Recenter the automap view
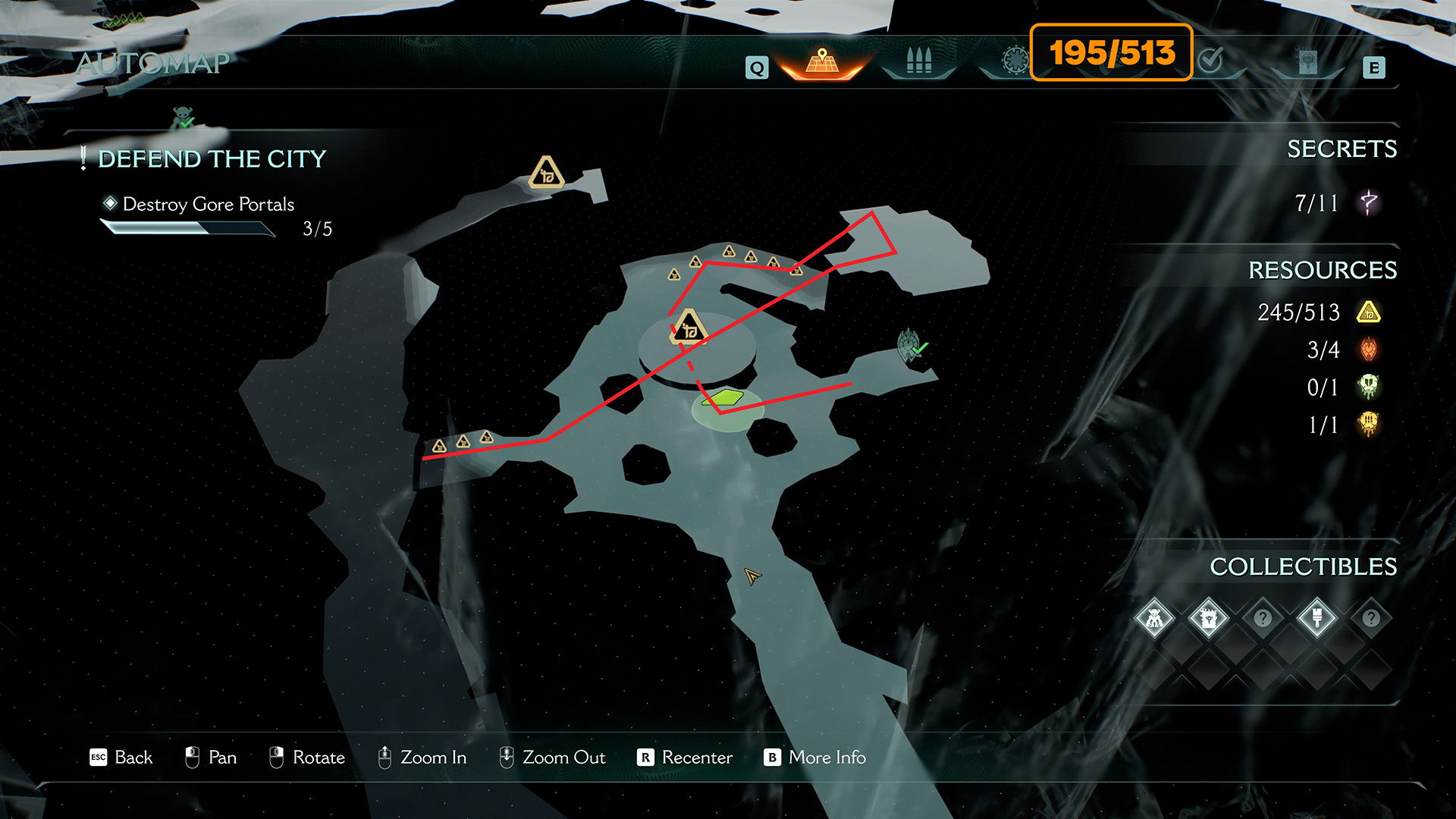Screen dimensions: 1456x819 686,758
